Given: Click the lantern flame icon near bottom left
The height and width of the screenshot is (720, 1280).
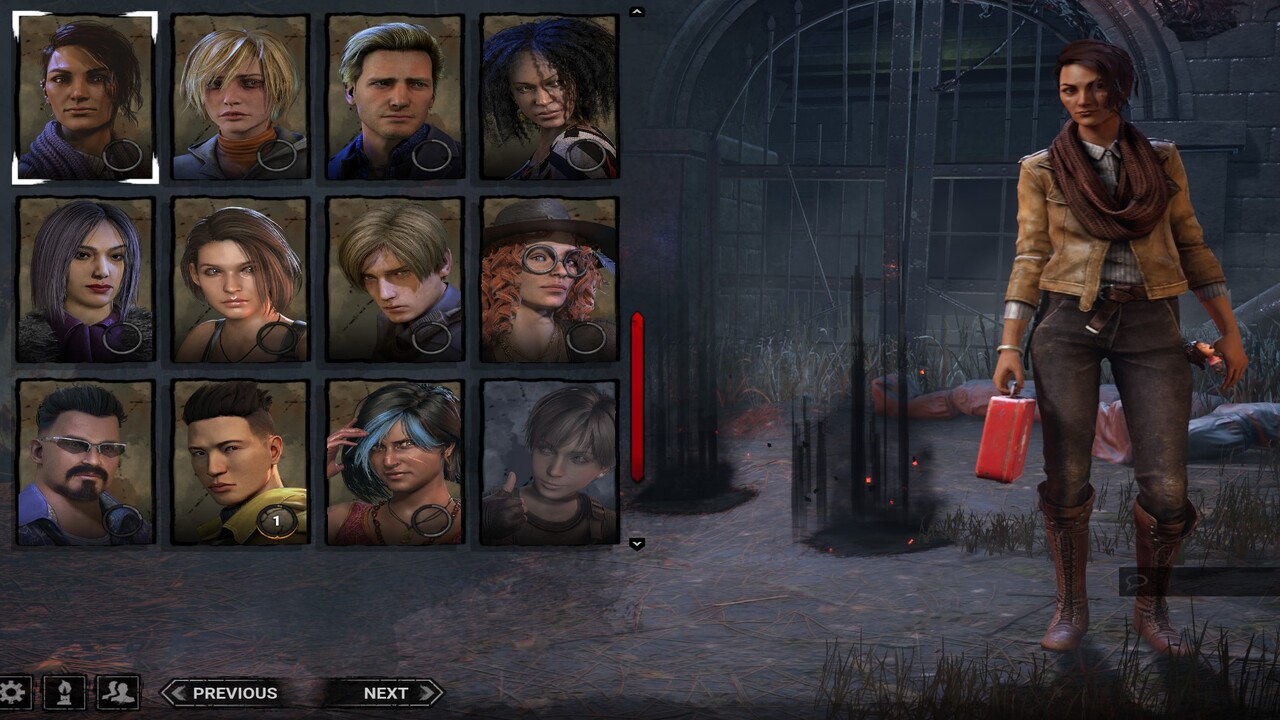Looking at the screenshot, I should point(66,692).
